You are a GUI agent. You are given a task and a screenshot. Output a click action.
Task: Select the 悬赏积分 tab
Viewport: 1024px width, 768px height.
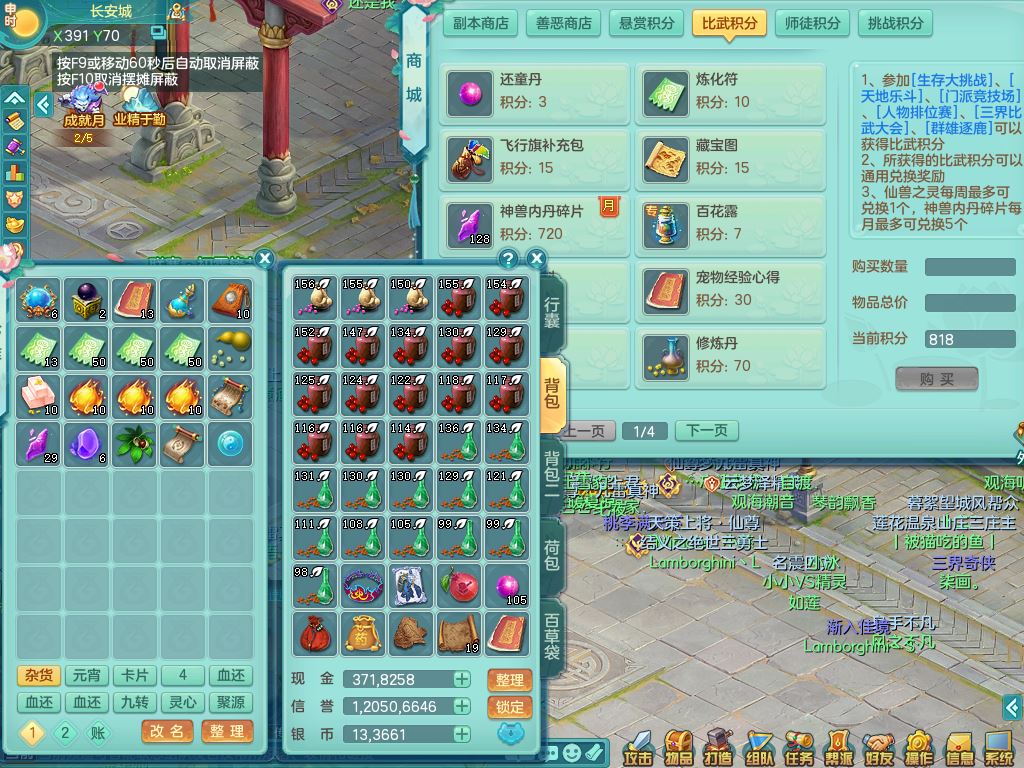646,23
